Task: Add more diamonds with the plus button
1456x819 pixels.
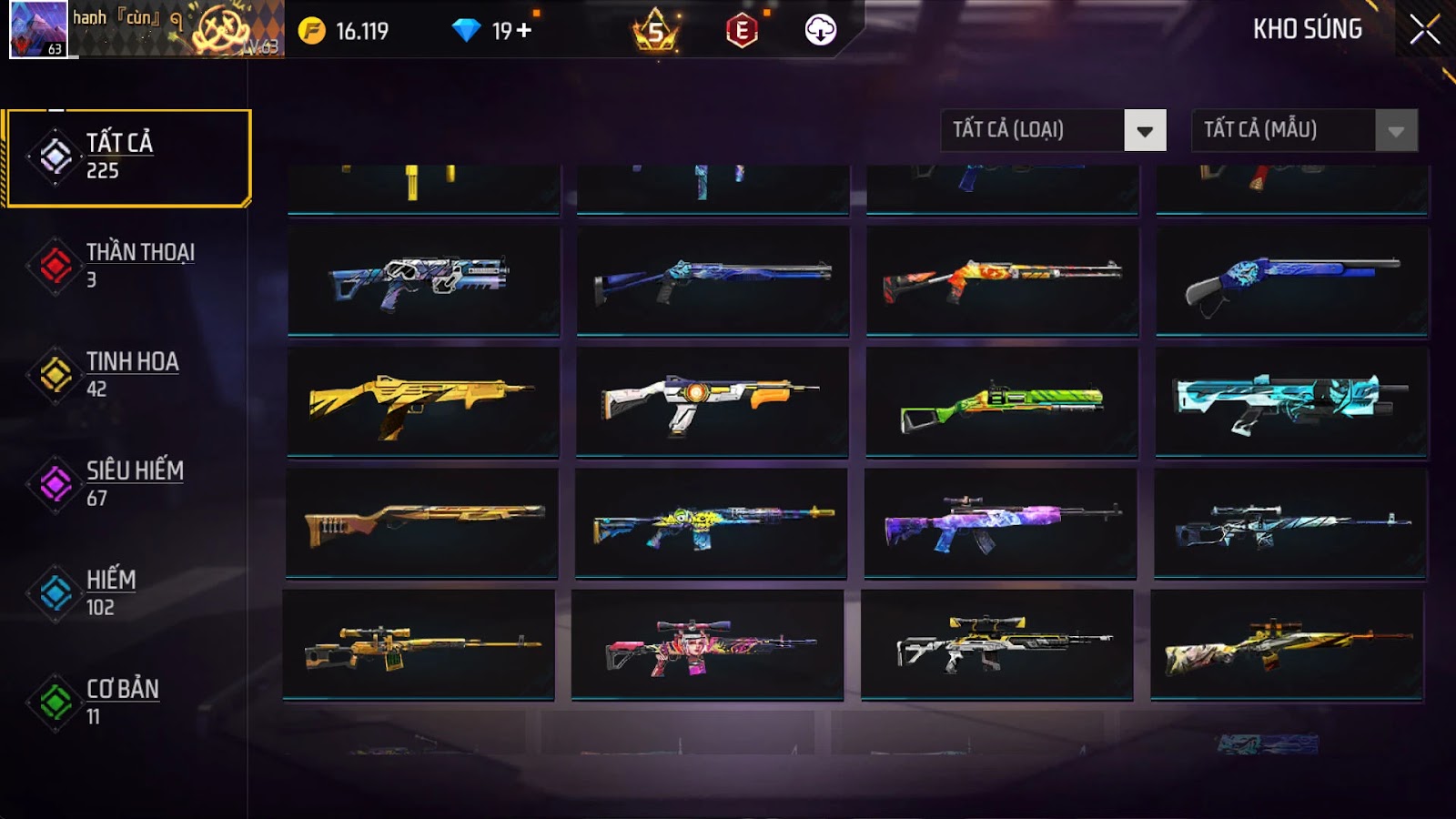Action: pos(524,31)
